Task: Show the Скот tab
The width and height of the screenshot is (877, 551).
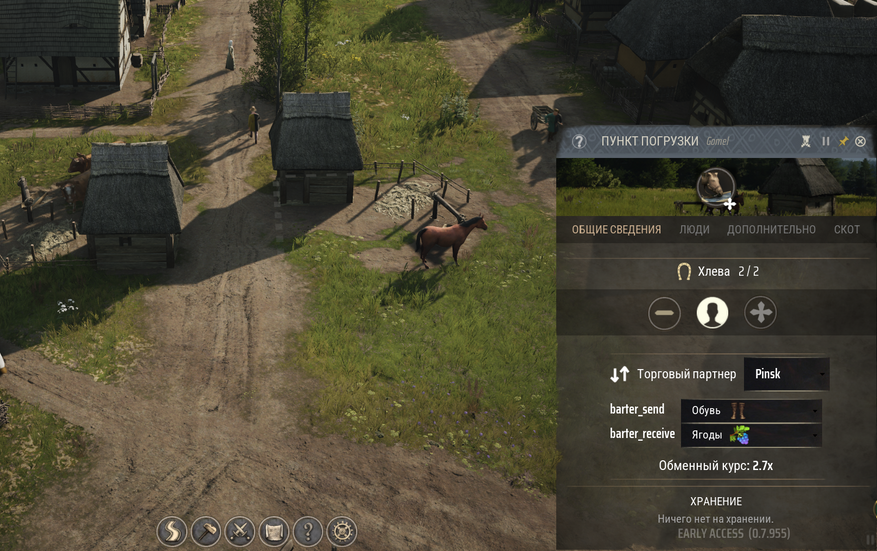Action: [846, 229]
